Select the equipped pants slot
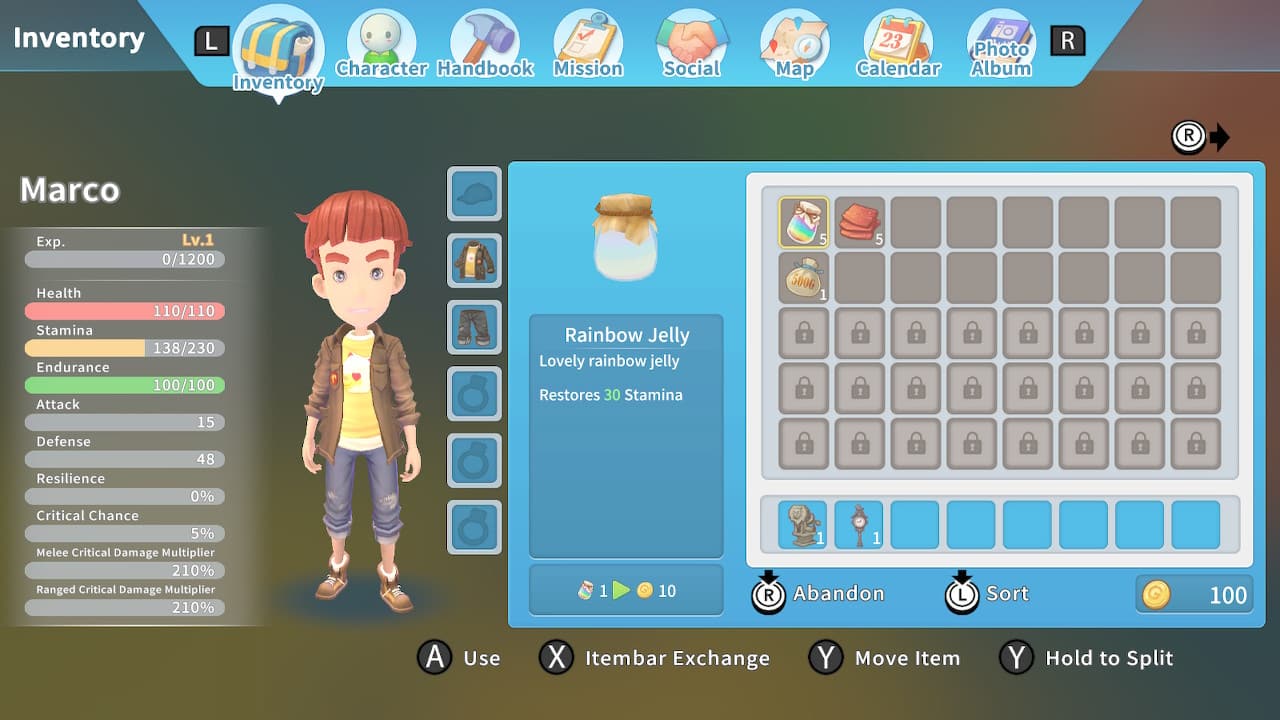This screenshot has width=1280, height=720. point(474,327)
